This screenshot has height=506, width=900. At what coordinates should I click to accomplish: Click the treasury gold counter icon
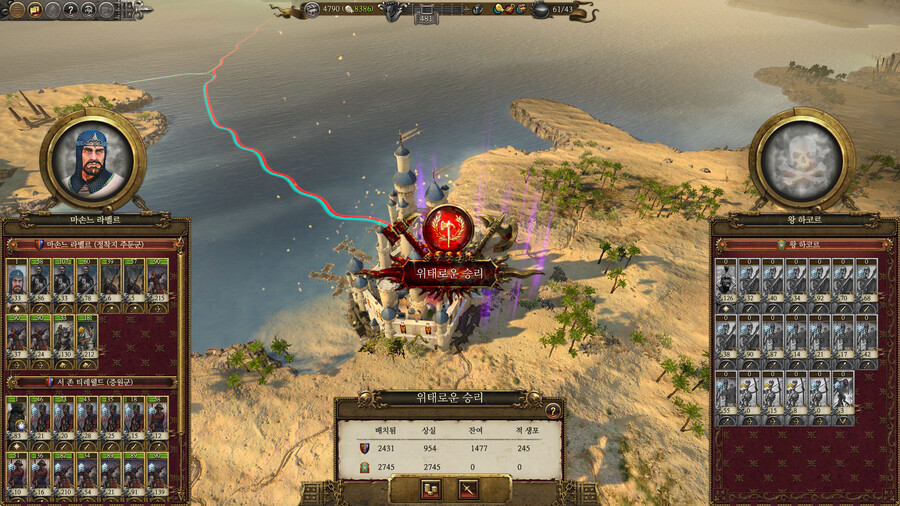point(311,10)
